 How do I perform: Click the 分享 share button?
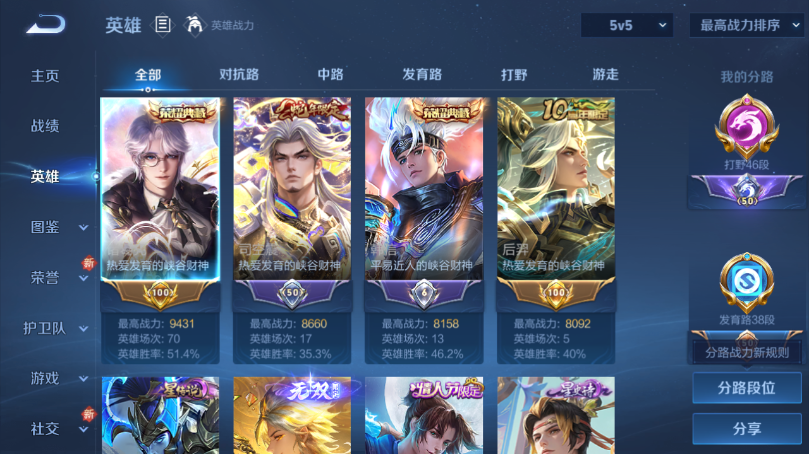pos(746,429)
